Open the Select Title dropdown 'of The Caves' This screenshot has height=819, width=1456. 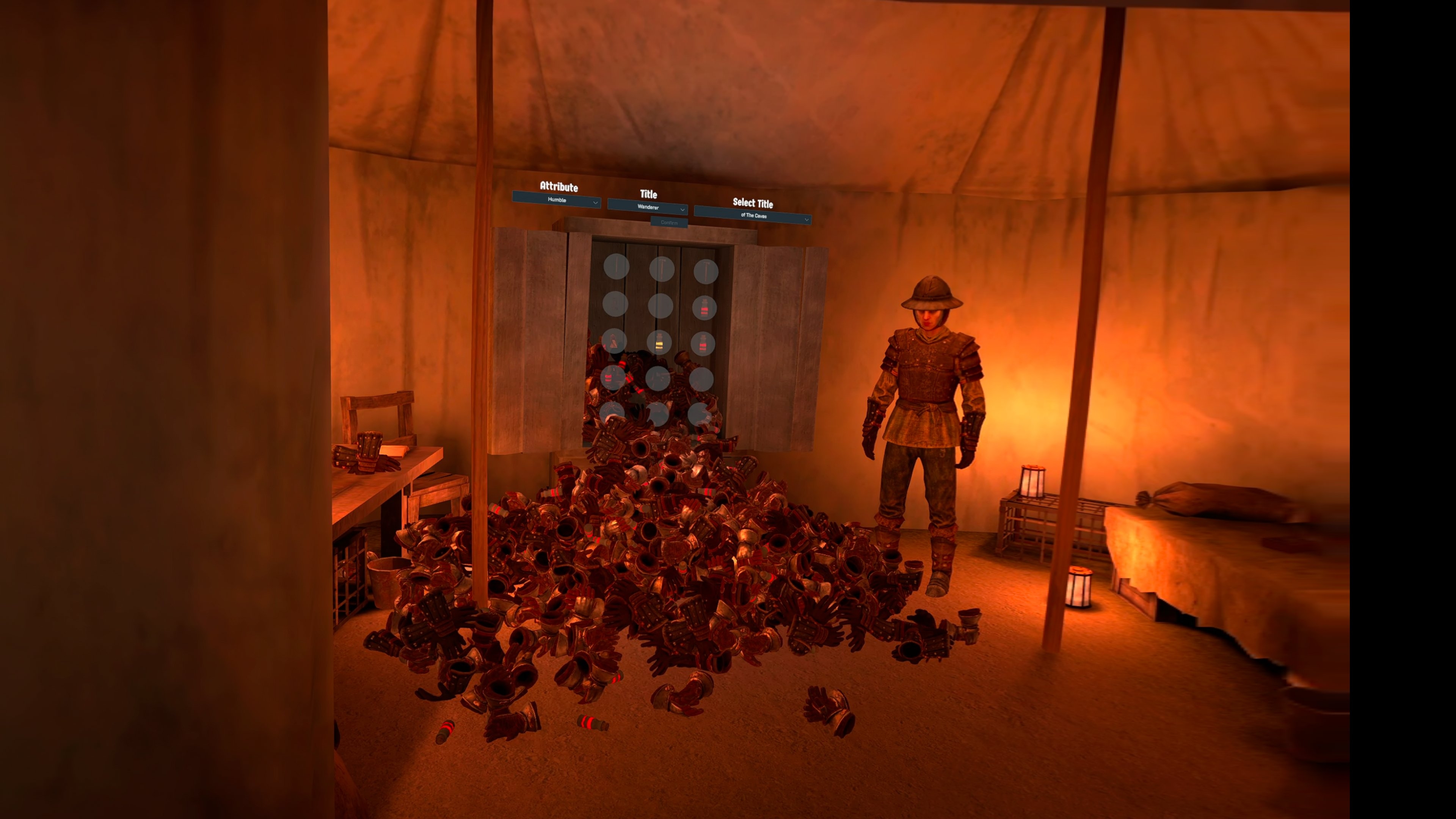coord(753,216)
